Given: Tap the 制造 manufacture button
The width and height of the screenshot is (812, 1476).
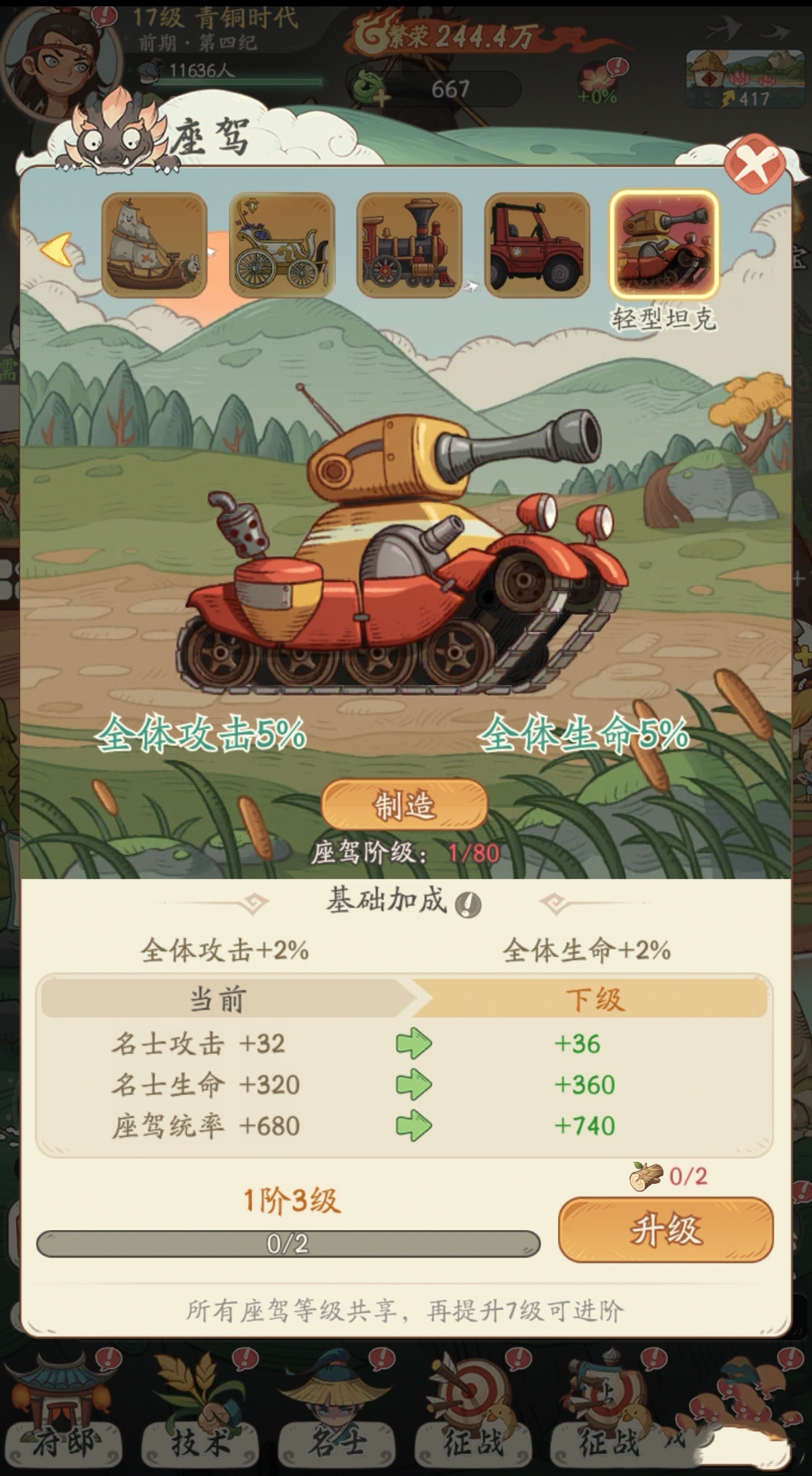Looking at the screenshot, I should point(405,804).
